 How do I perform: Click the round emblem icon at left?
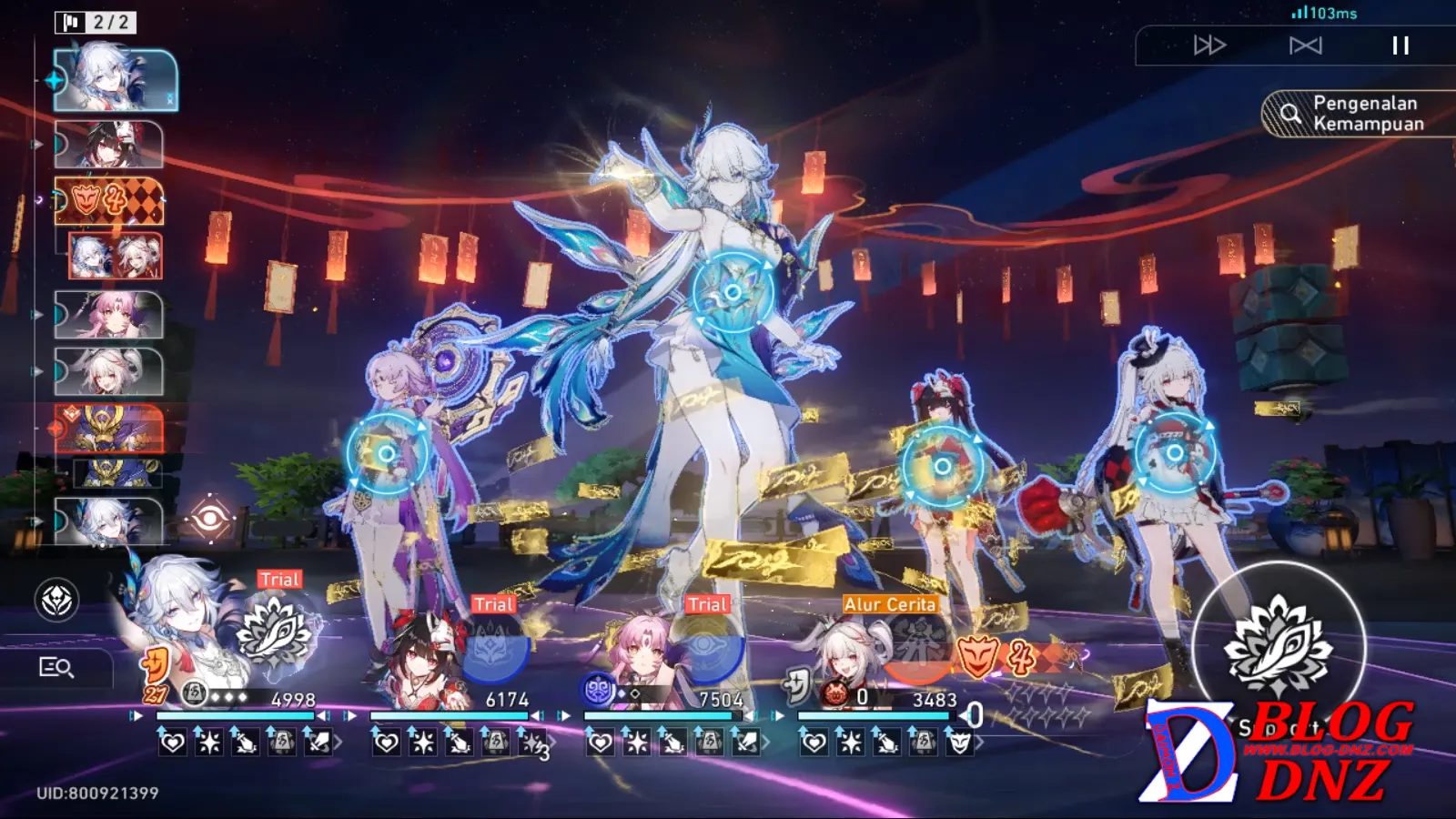point(56,601)
